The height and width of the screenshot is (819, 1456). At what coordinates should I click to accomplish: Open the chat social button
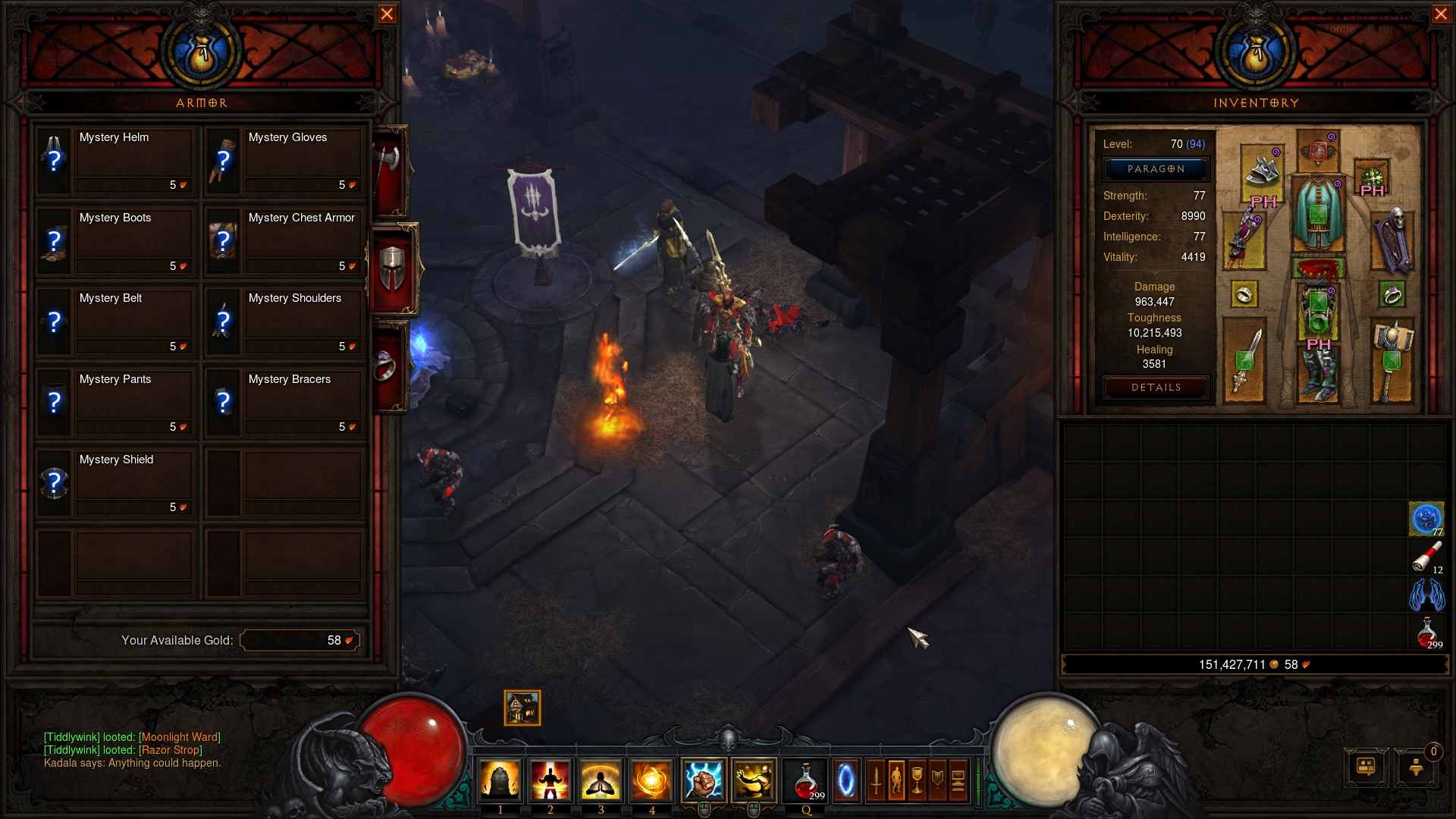pos(1366,767)
